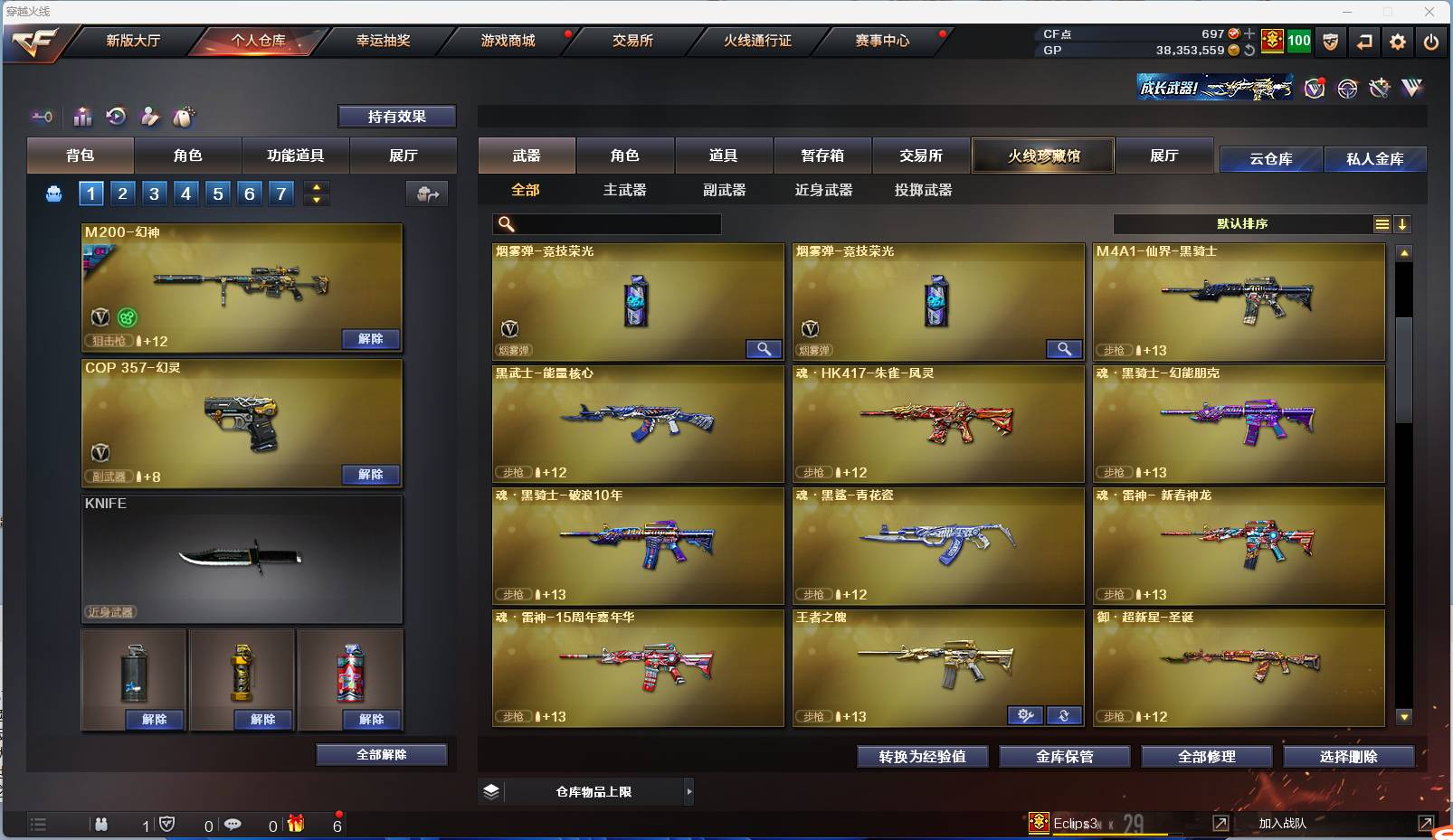Select the character edit icon in the toolbar
Viewport: 1453px width, 840px height.
click(149, 117)
